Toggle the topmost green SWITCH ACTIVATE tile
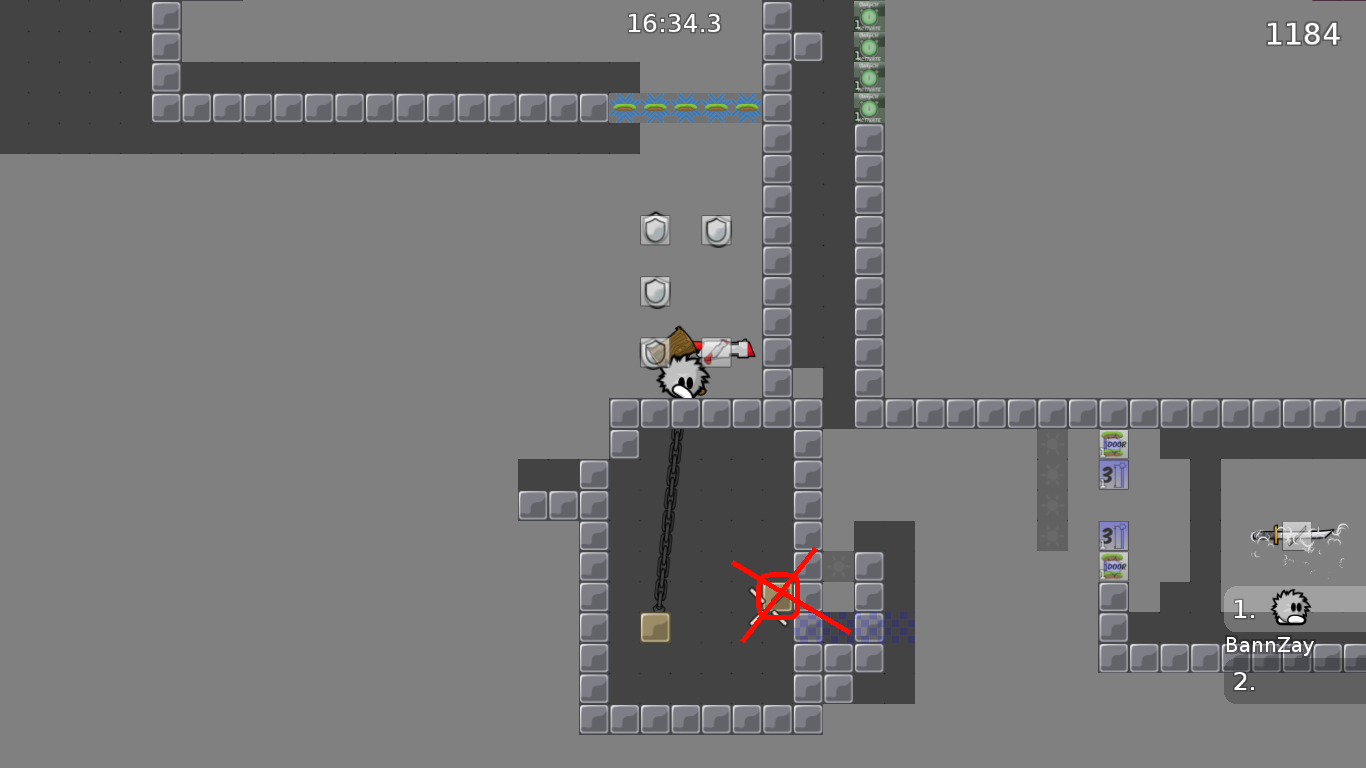1366x768 pixels. coord(869,15)
